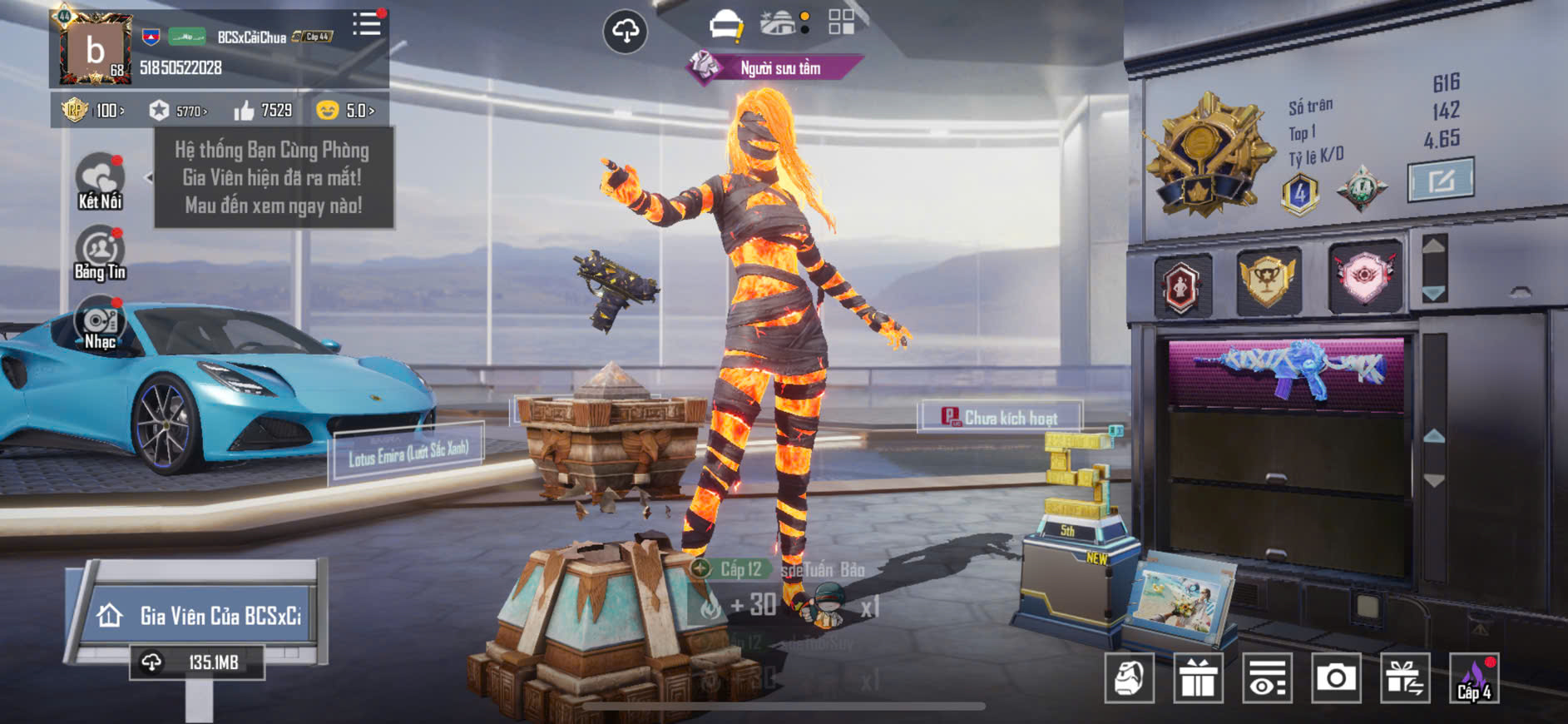Open the Nhạc music player
The height and width of the screenshot is (724, 1568).
tap(100, 324)
